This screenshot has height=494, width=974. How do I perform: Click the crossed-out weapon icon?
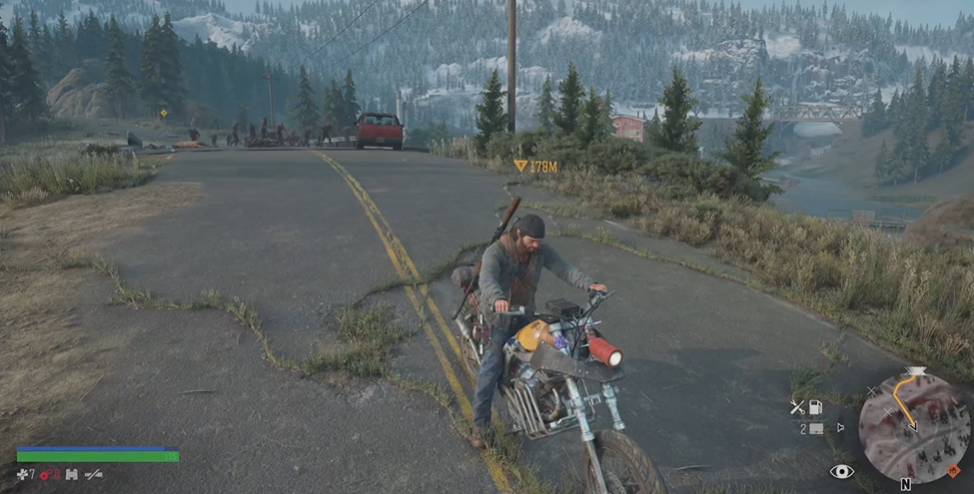pos(93,474)
